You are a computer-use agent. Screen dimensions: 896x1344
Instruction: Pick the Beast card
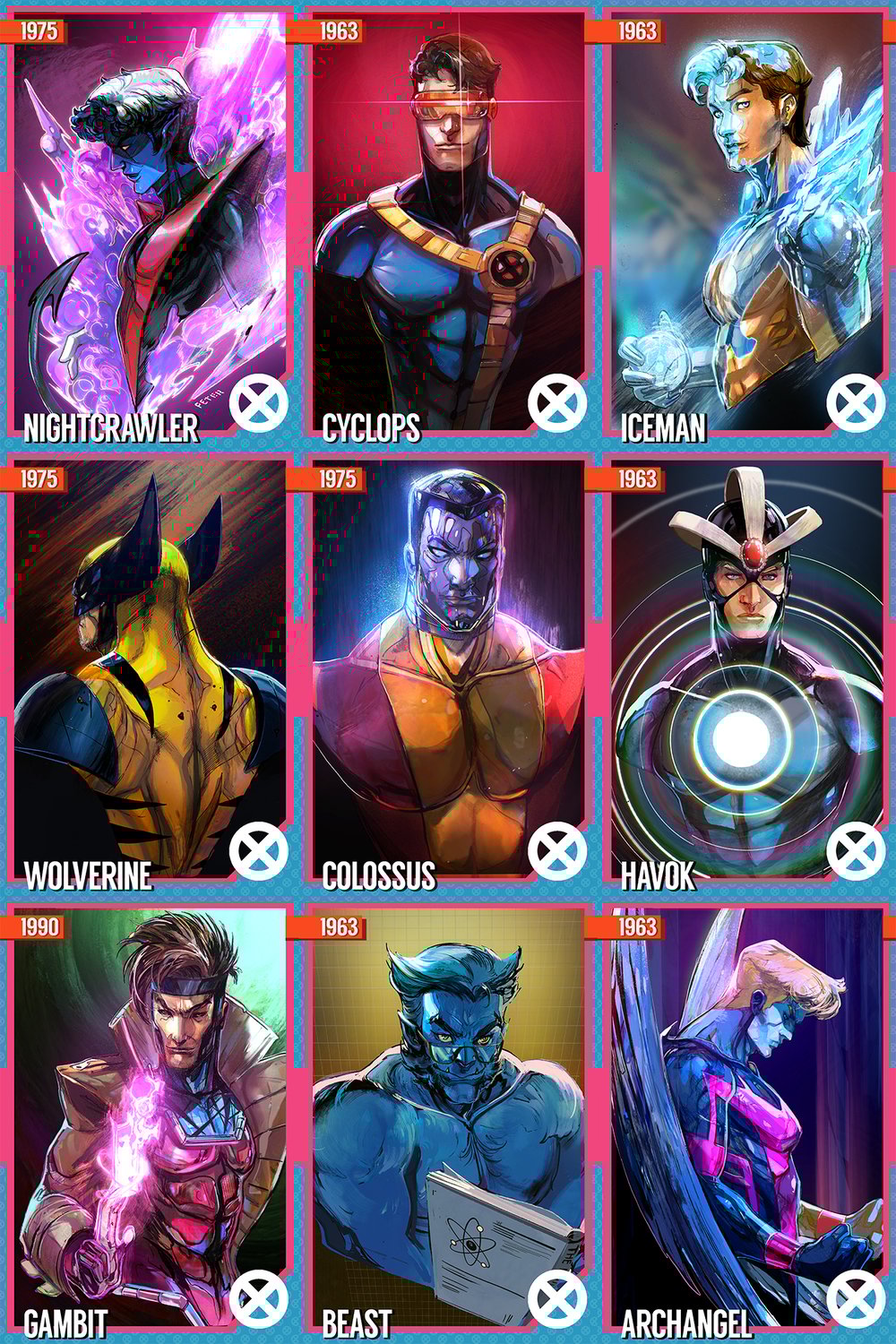click(x=448, y=1120)
